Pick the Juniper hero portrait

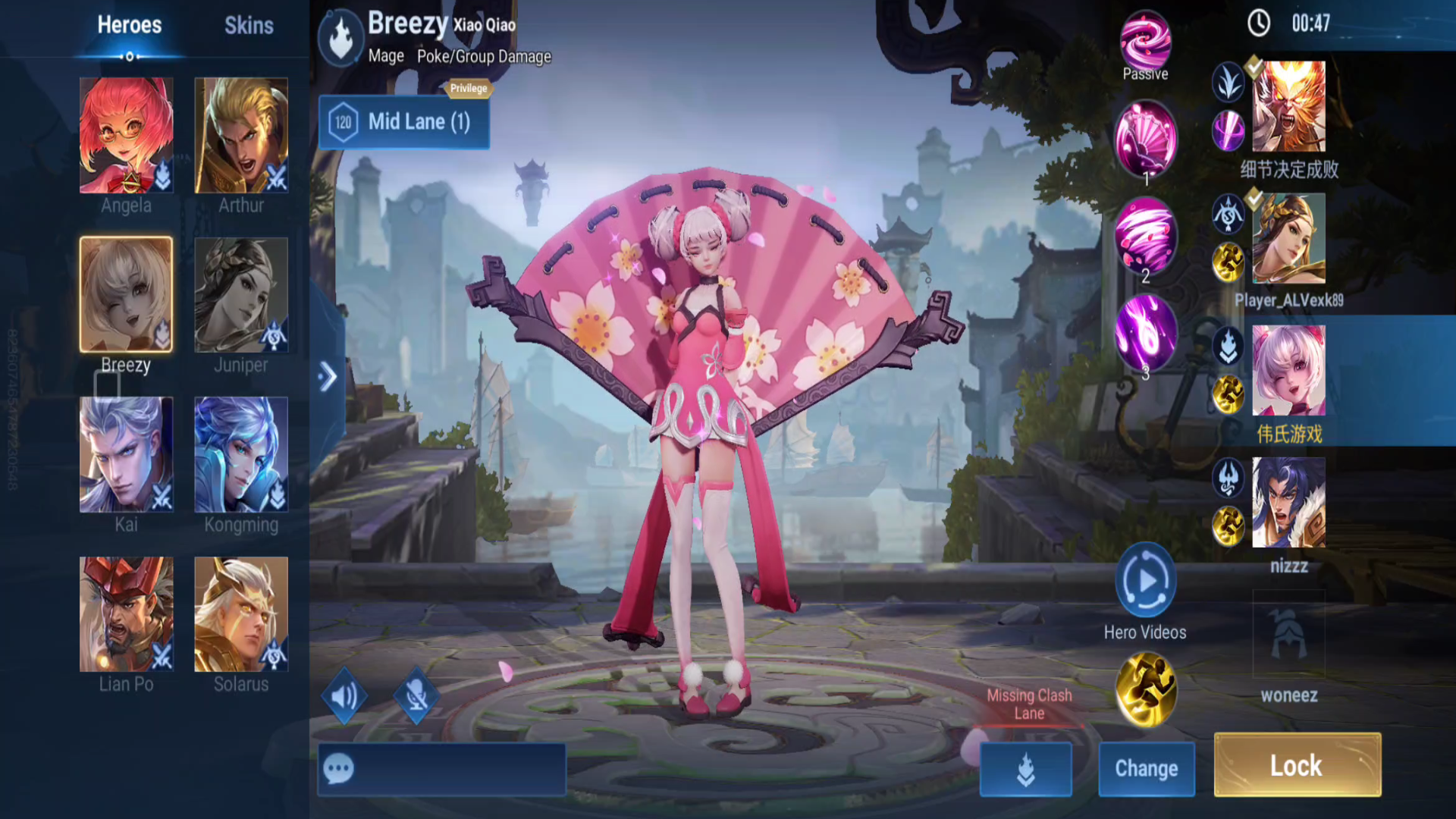(x=241, y=295)
